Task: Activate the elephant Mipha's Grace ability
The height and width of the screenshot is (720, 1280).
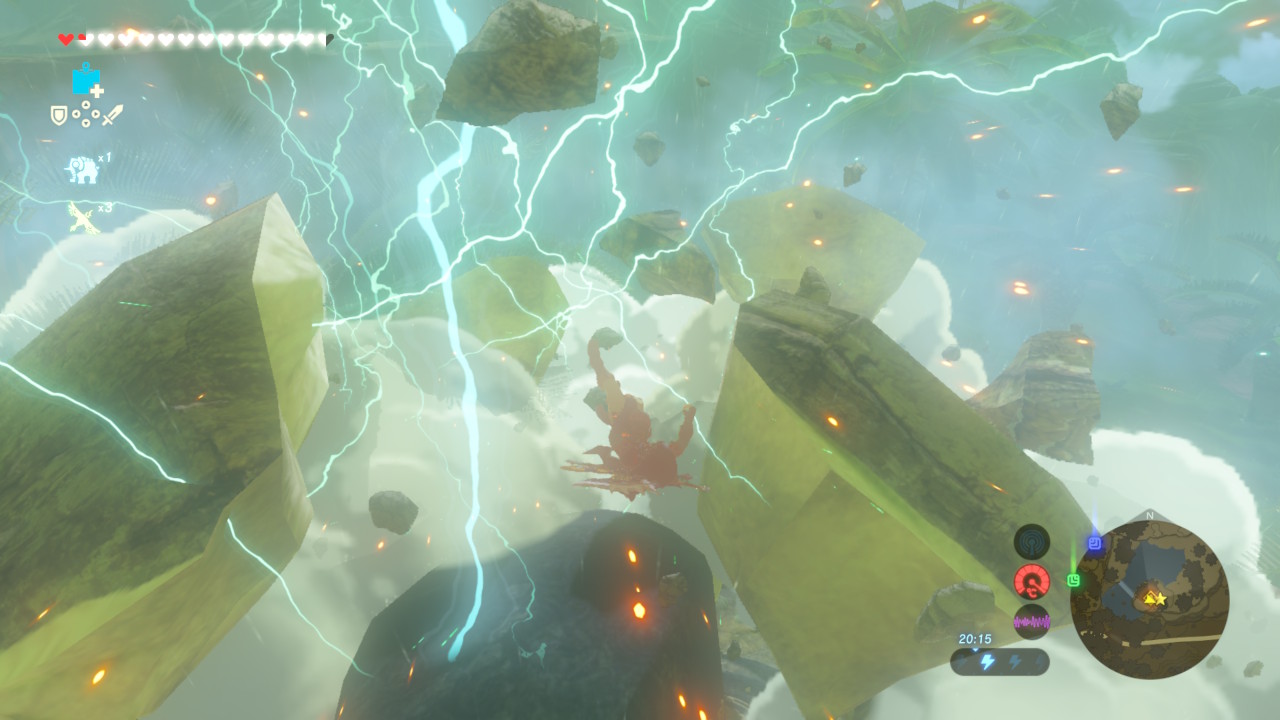Action: coord(82,170)
